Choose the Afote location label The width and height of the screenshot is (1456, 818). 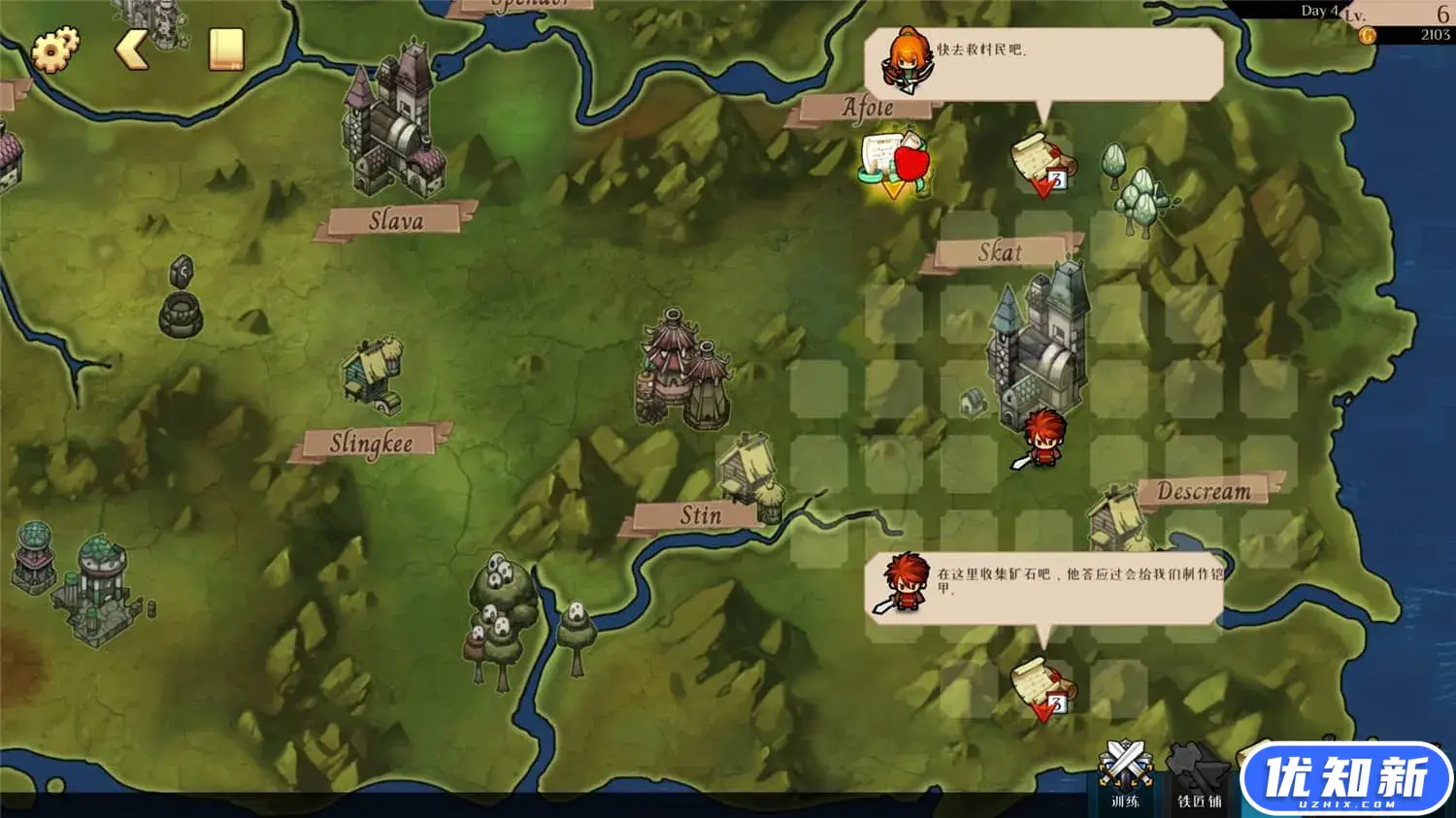867,108
